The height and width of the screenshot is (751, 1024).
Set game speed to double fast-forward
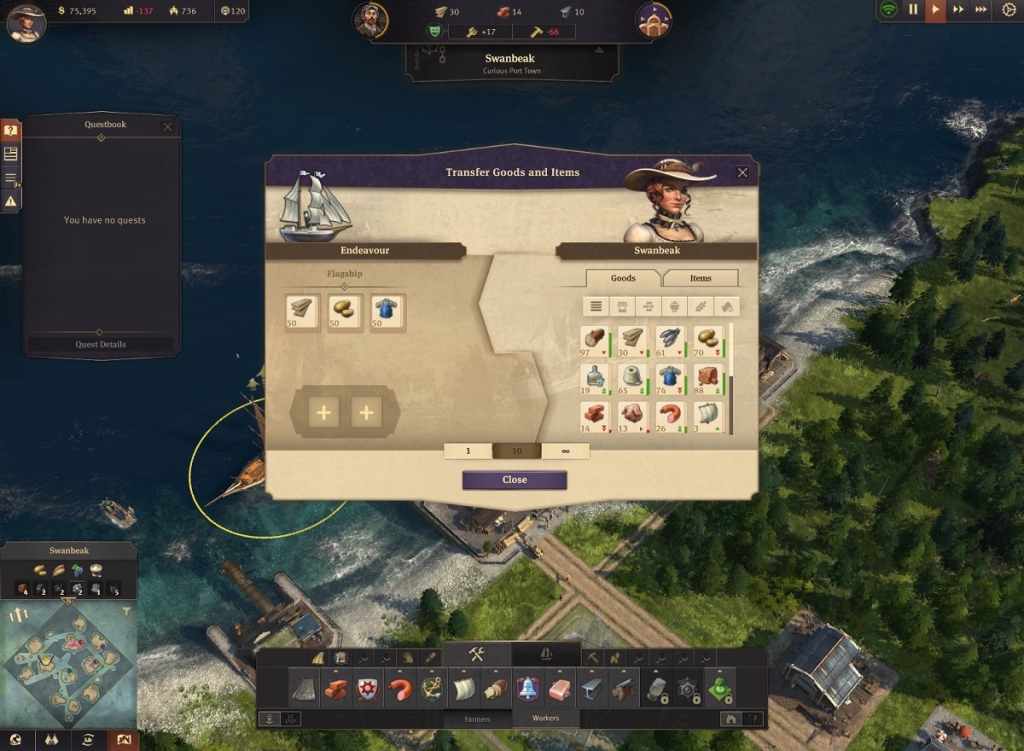click(x=958, y=10)
